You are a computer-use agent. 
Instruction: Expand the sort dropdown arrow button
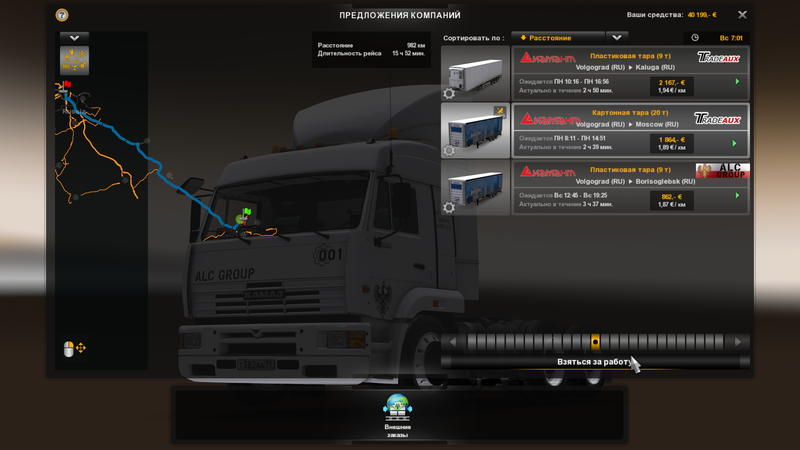[x=618, y=38]
